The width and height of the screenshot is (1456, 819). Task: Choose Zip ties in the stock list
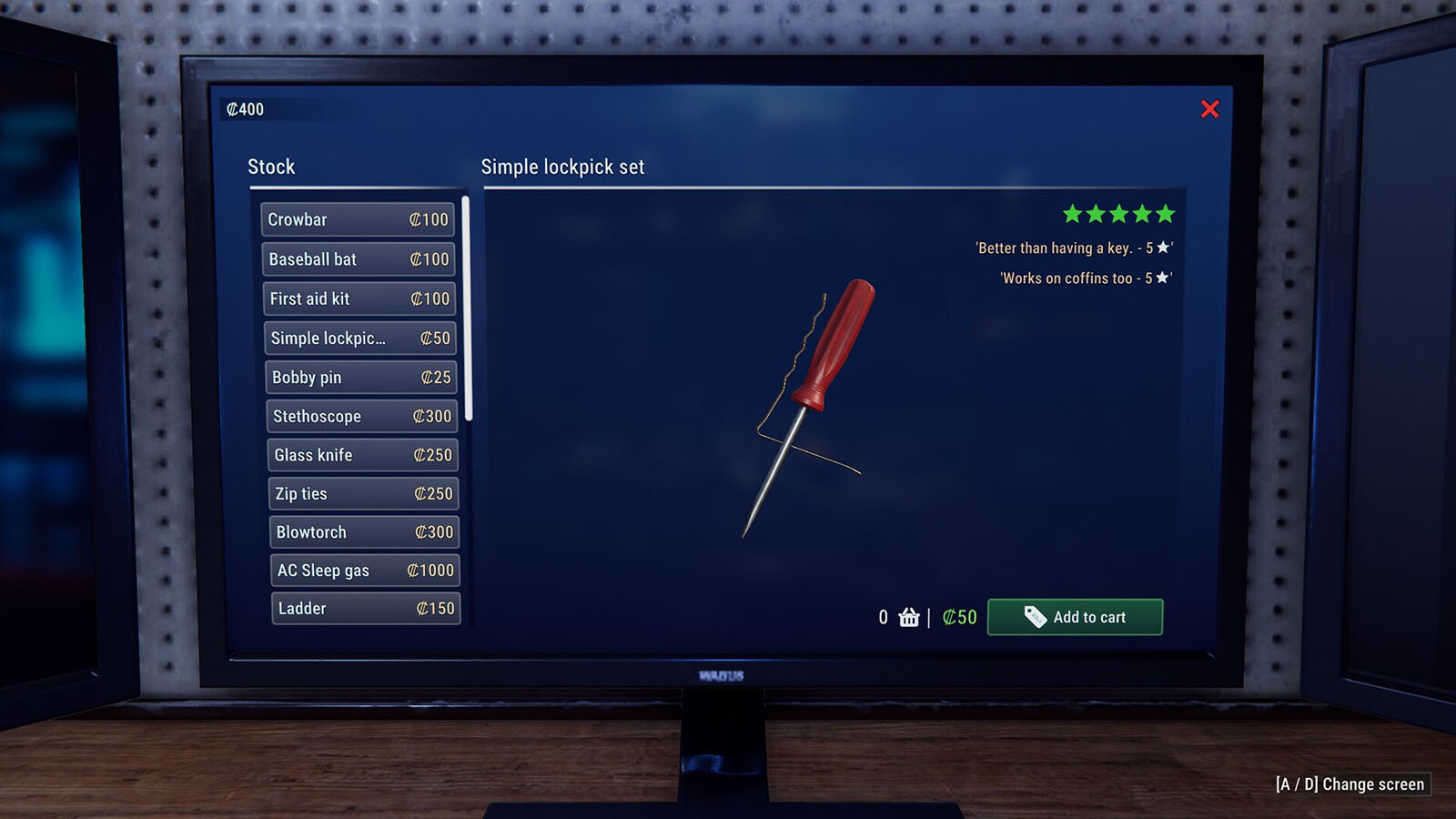(364, 493)
